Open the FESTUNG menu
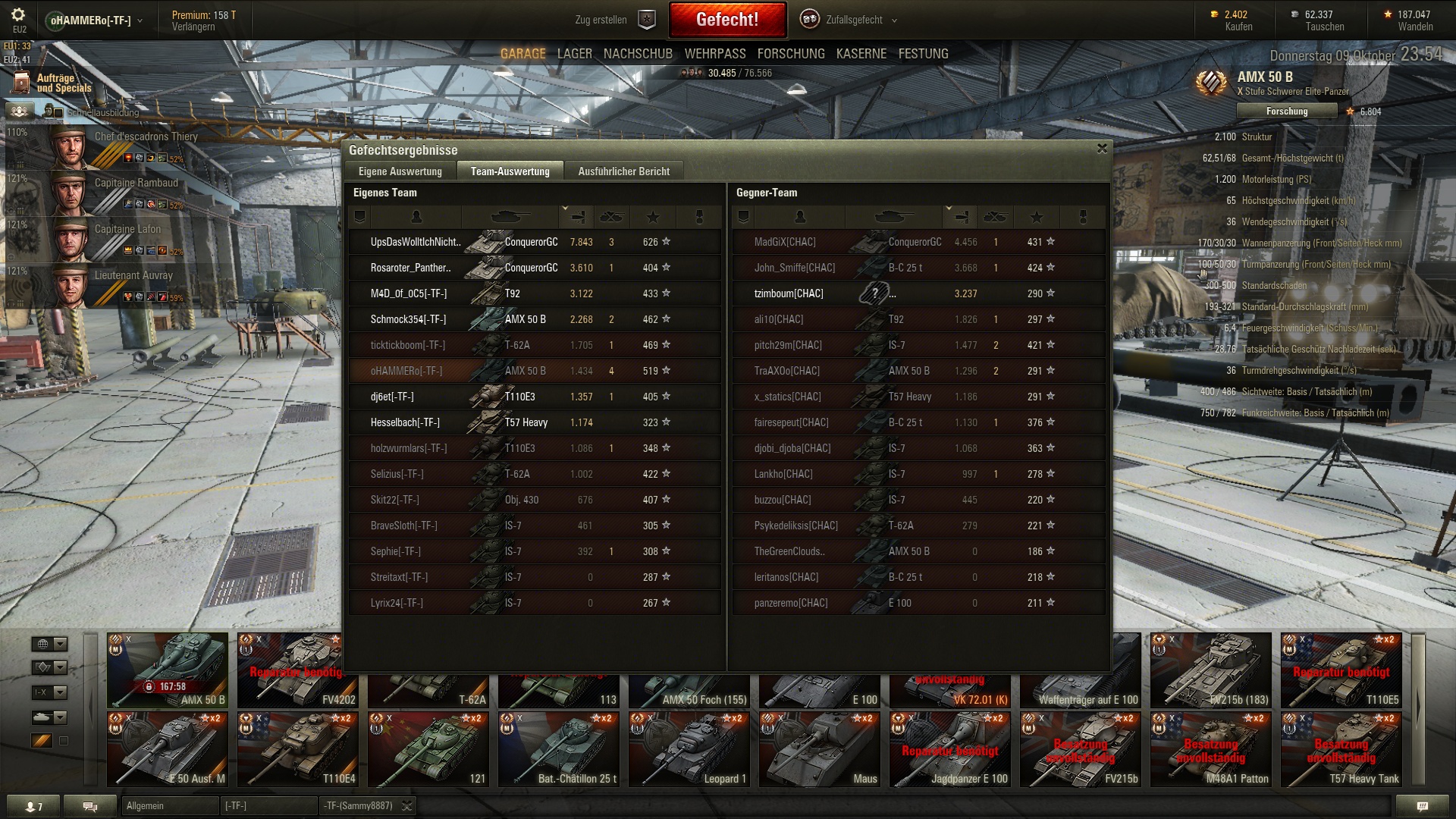 coord(923,54)
